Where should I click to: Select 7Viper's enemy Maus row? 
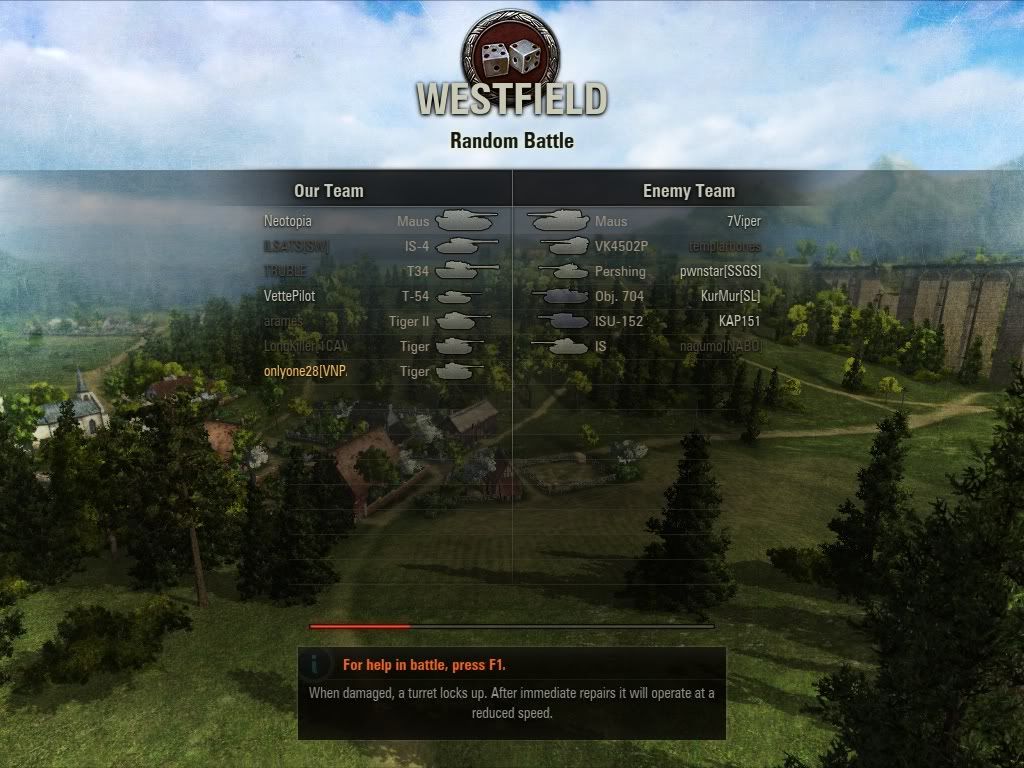[x=645, y=221]
